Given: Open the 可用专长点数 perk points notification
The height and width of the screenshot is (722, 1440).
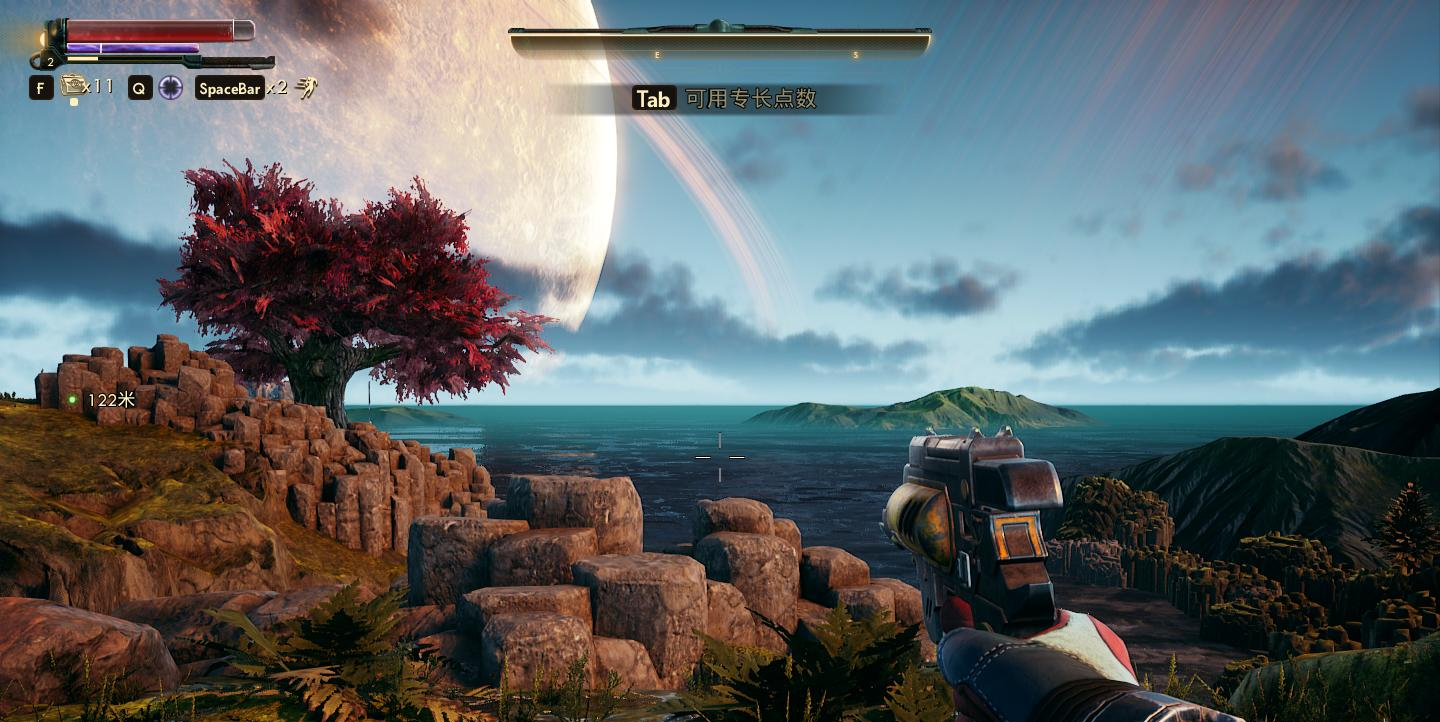Looking at the screenshot, I should (x=726, y=98).
